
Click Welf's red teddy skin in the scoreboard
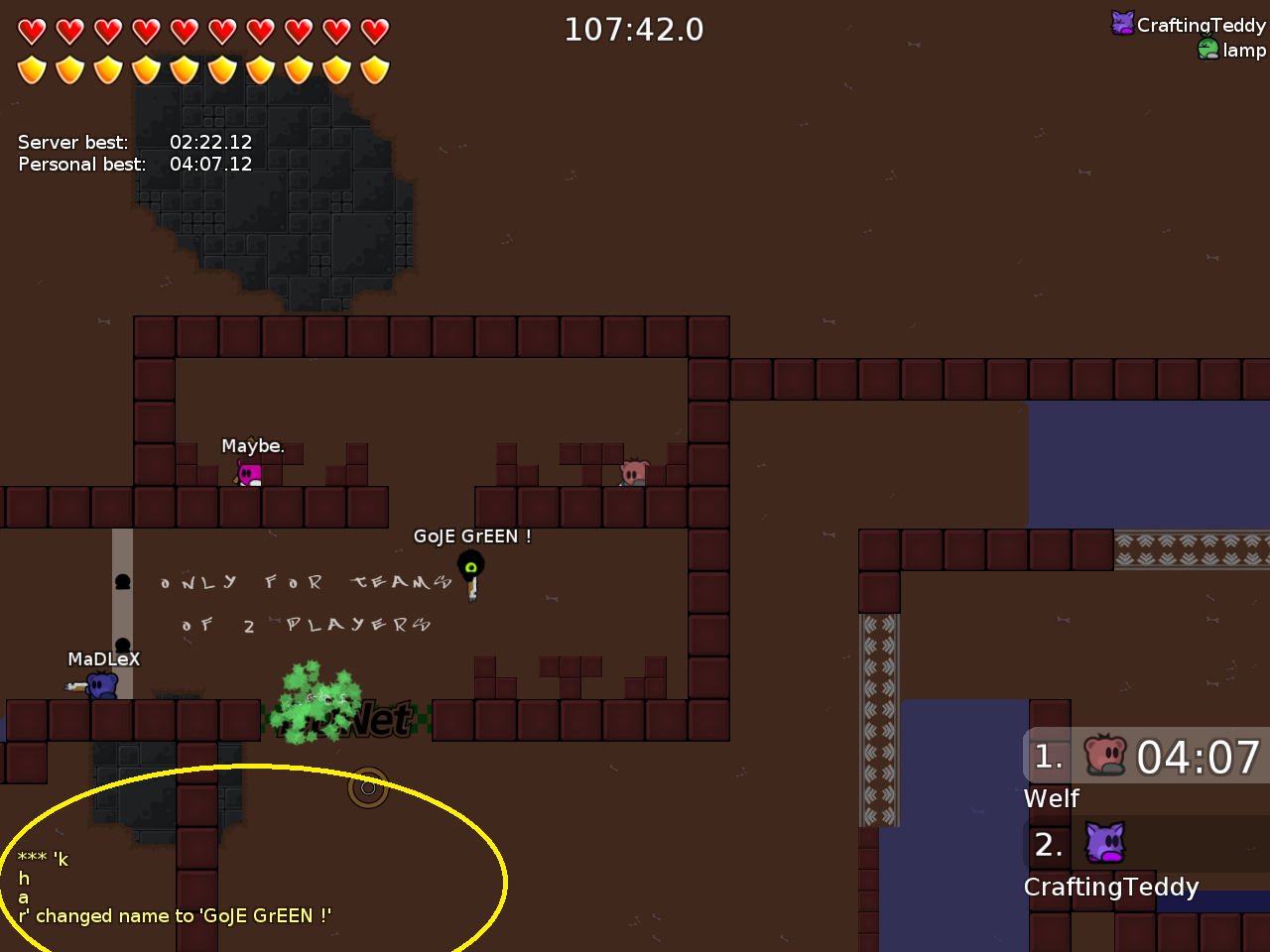(x=1103, y=756)
